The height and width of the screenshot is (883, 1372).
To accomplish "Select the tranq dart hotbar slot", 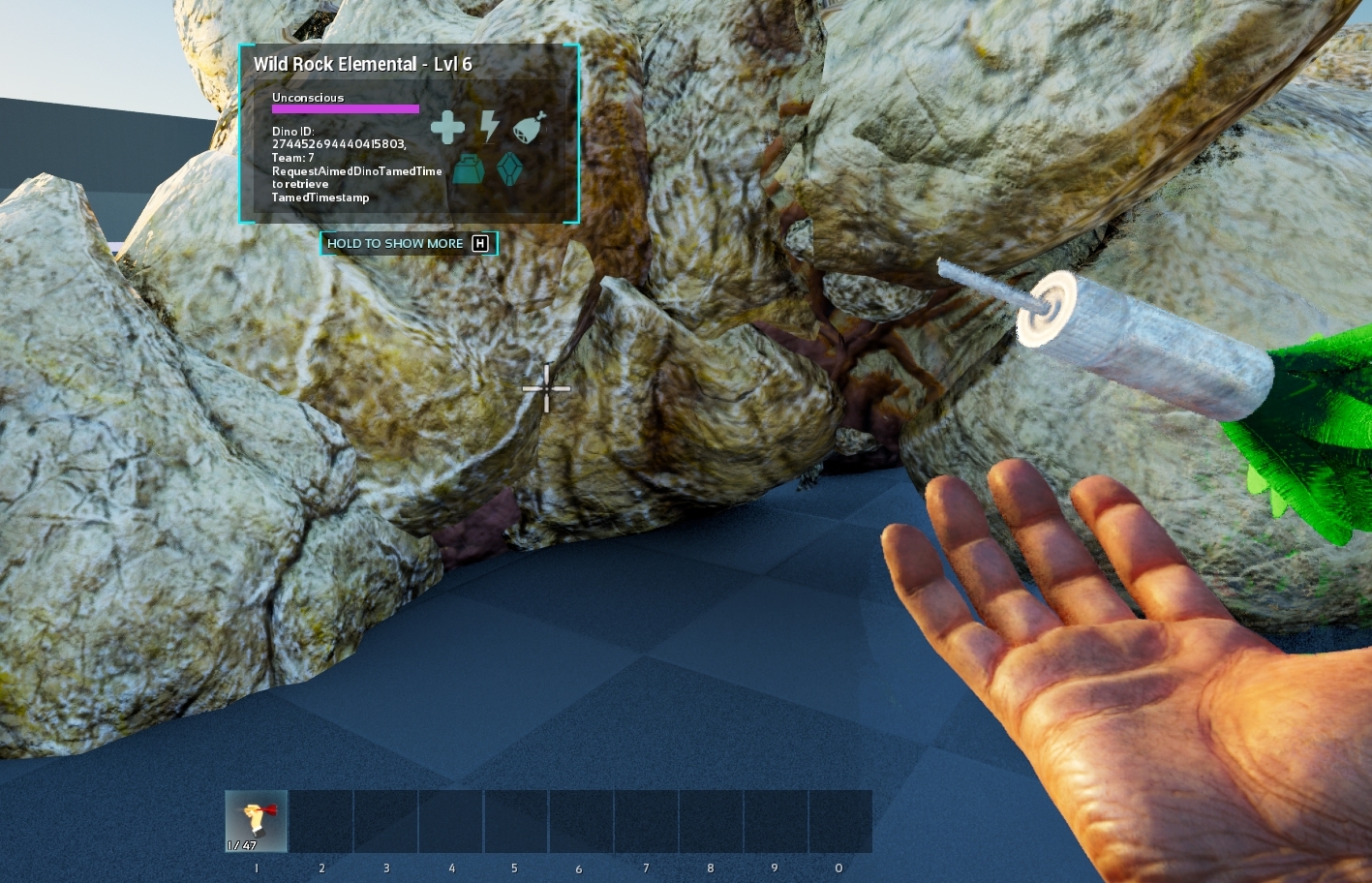I will [x=257, y=821].
